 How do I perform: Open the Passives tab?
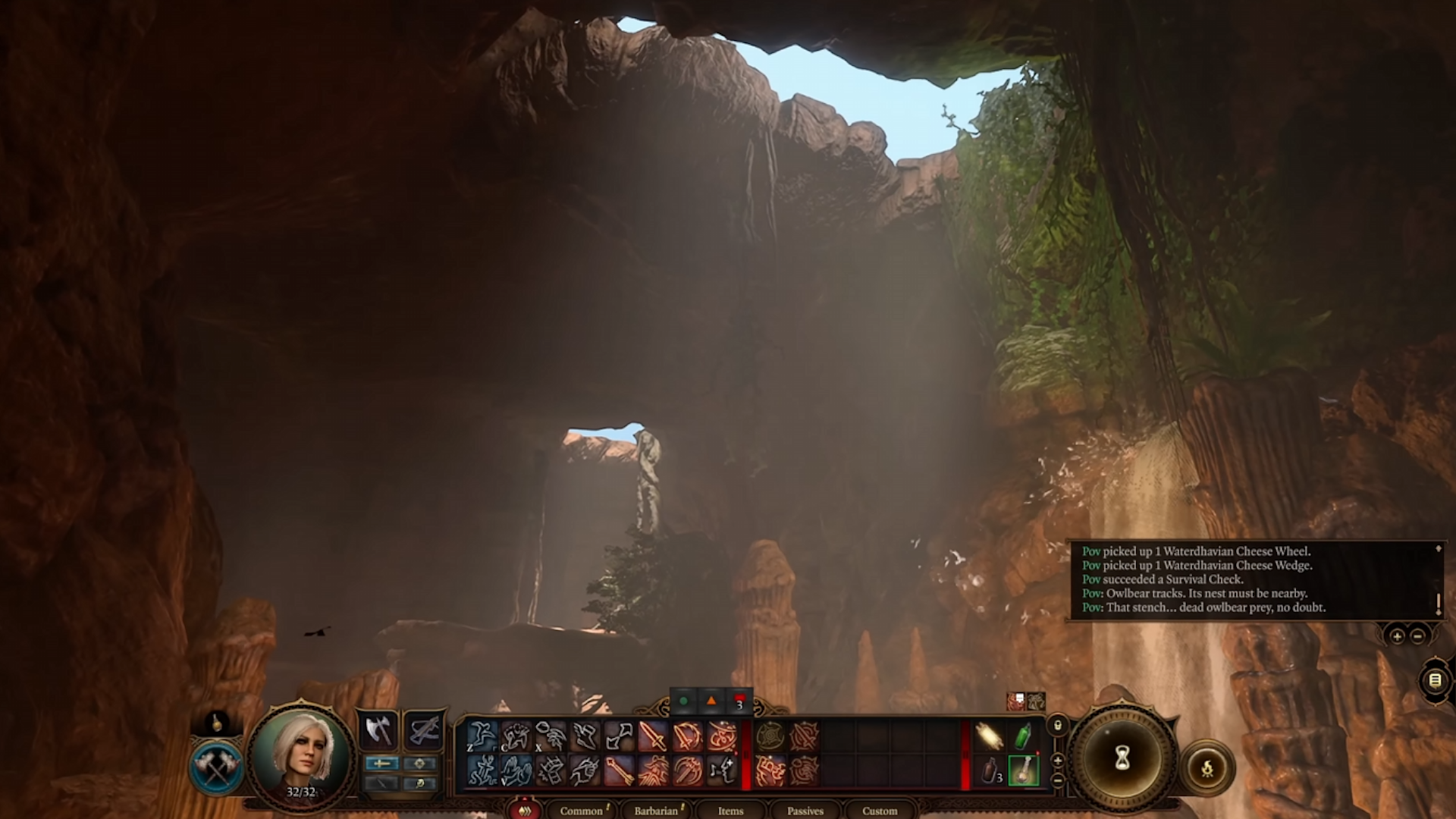805,811
